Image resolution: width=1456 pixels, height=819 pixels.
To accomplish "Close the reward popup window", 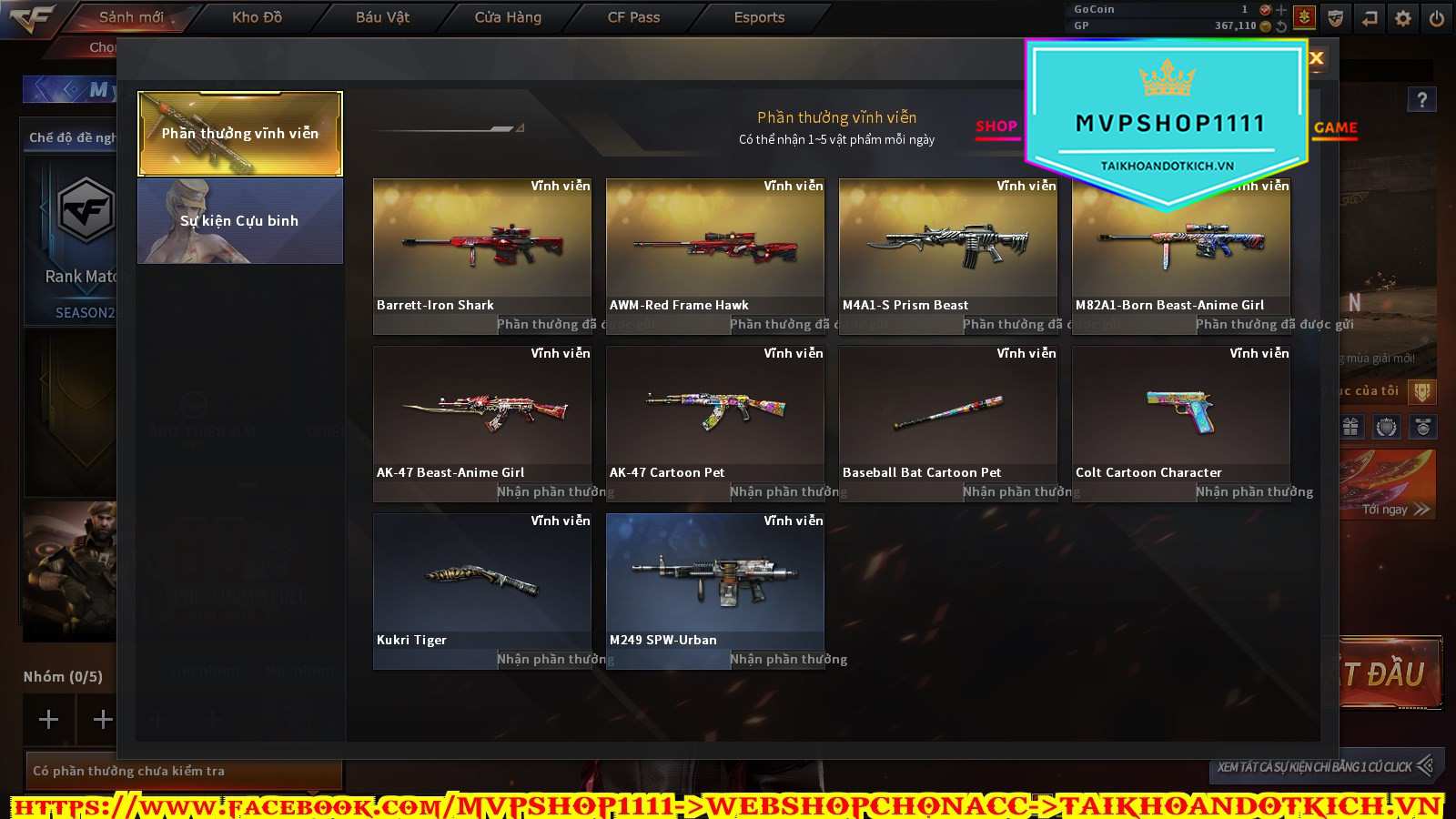I will pyautogui.click(x=1316, y=58).
